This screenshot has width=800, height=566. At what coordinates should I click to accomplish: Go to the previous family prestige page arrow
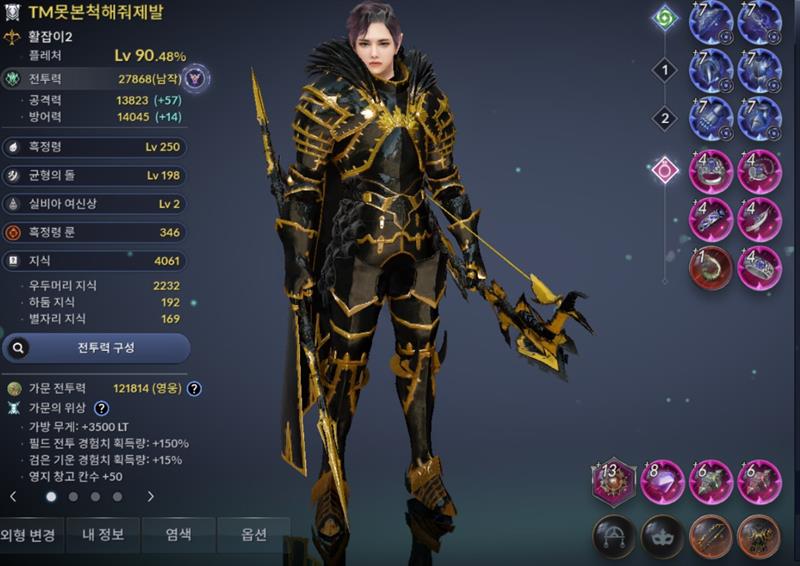(13, 496)
